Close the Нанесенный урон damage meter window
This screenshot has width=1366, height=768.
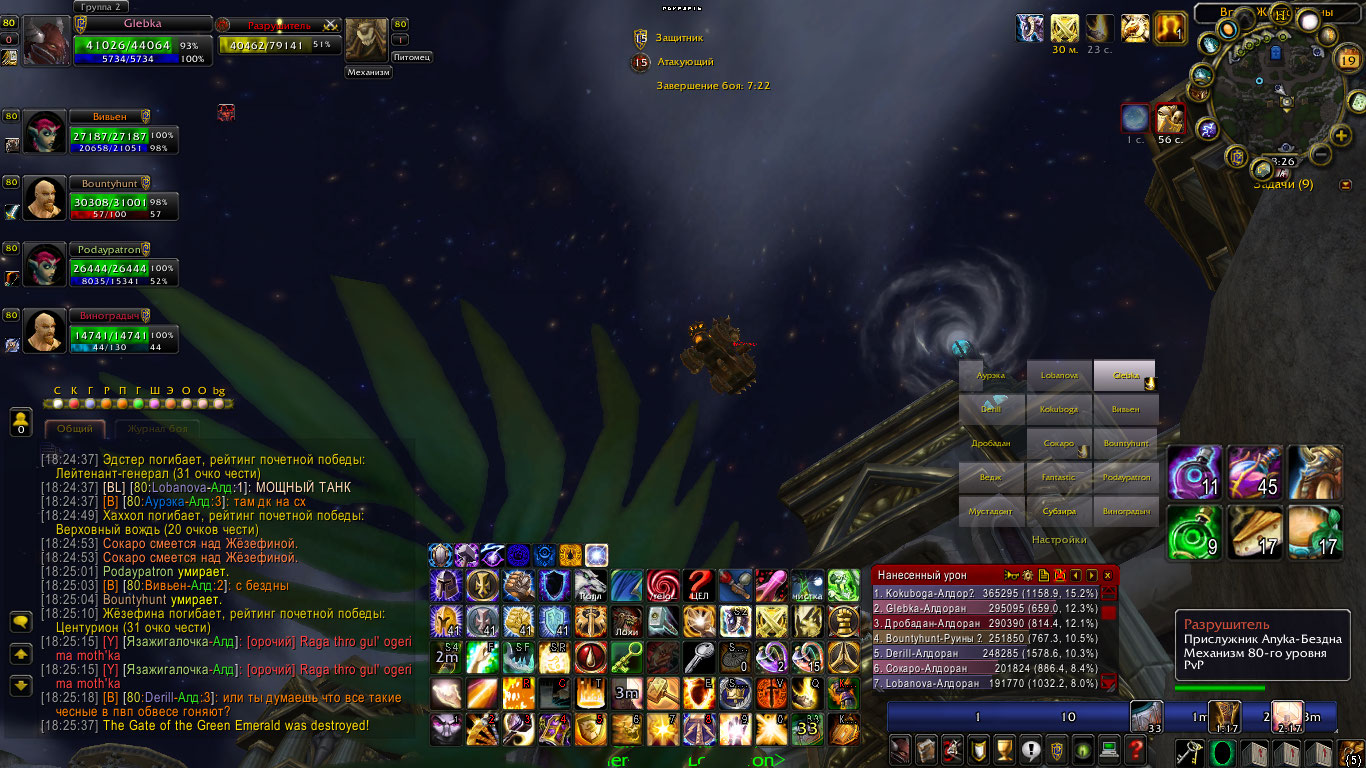1107,575
